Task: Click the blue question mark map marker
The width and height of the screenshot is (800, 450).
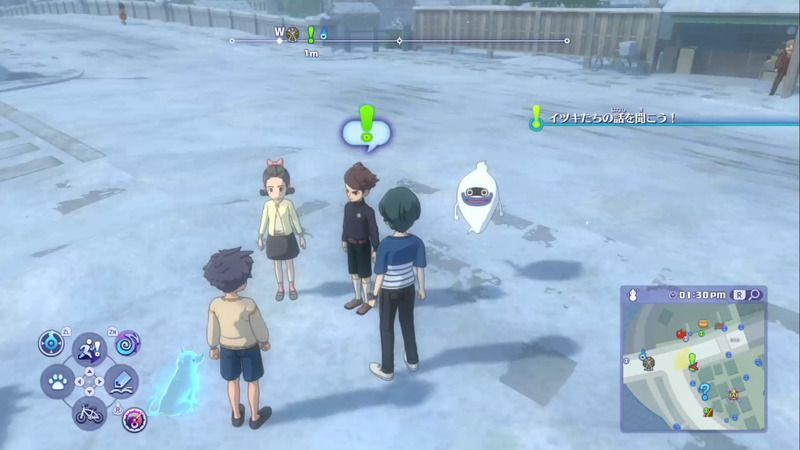Action: pyautogui.click(x=705, y=390)
